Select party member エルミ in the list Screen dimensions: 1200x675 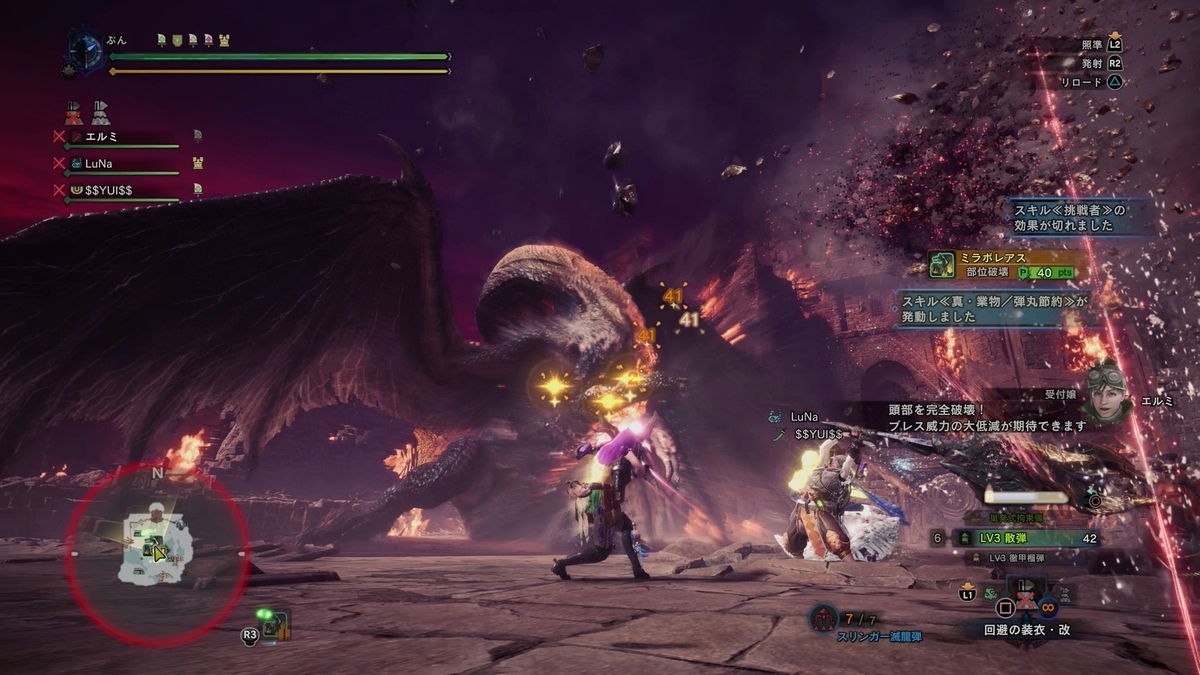103,136
